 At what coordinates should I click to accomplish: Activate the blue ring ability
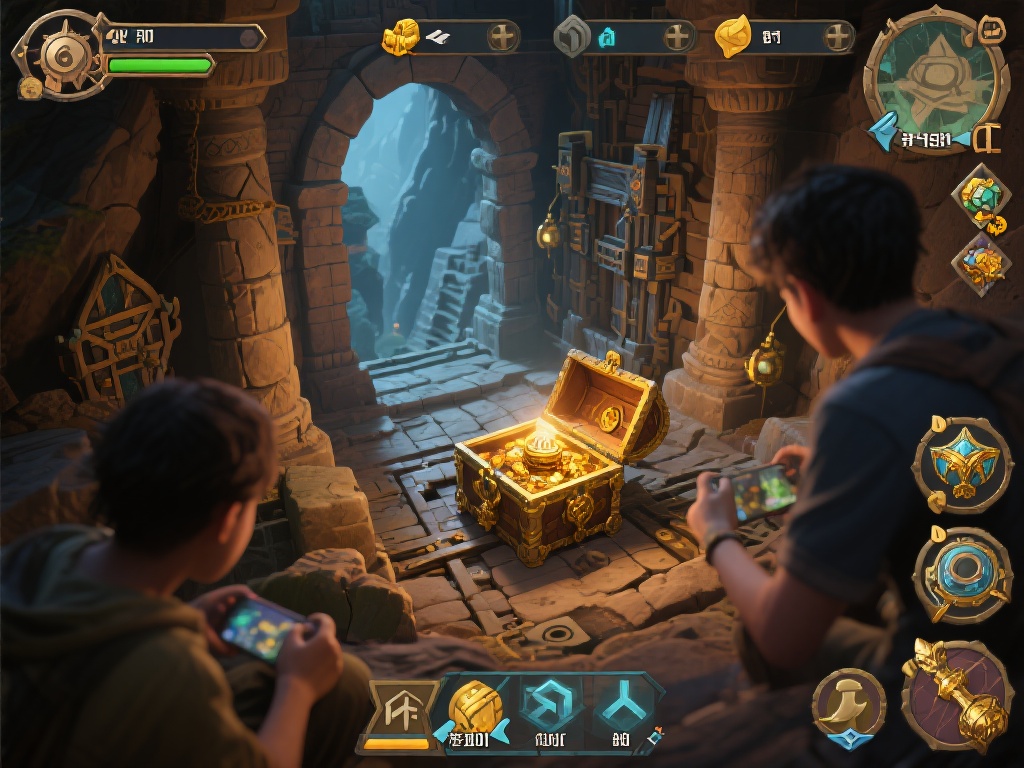[962, 573]
